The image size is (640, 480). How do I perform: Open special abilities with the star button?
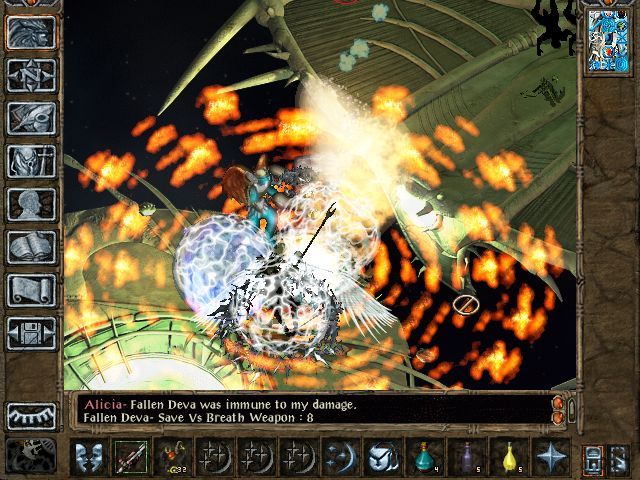coord(552,458)
